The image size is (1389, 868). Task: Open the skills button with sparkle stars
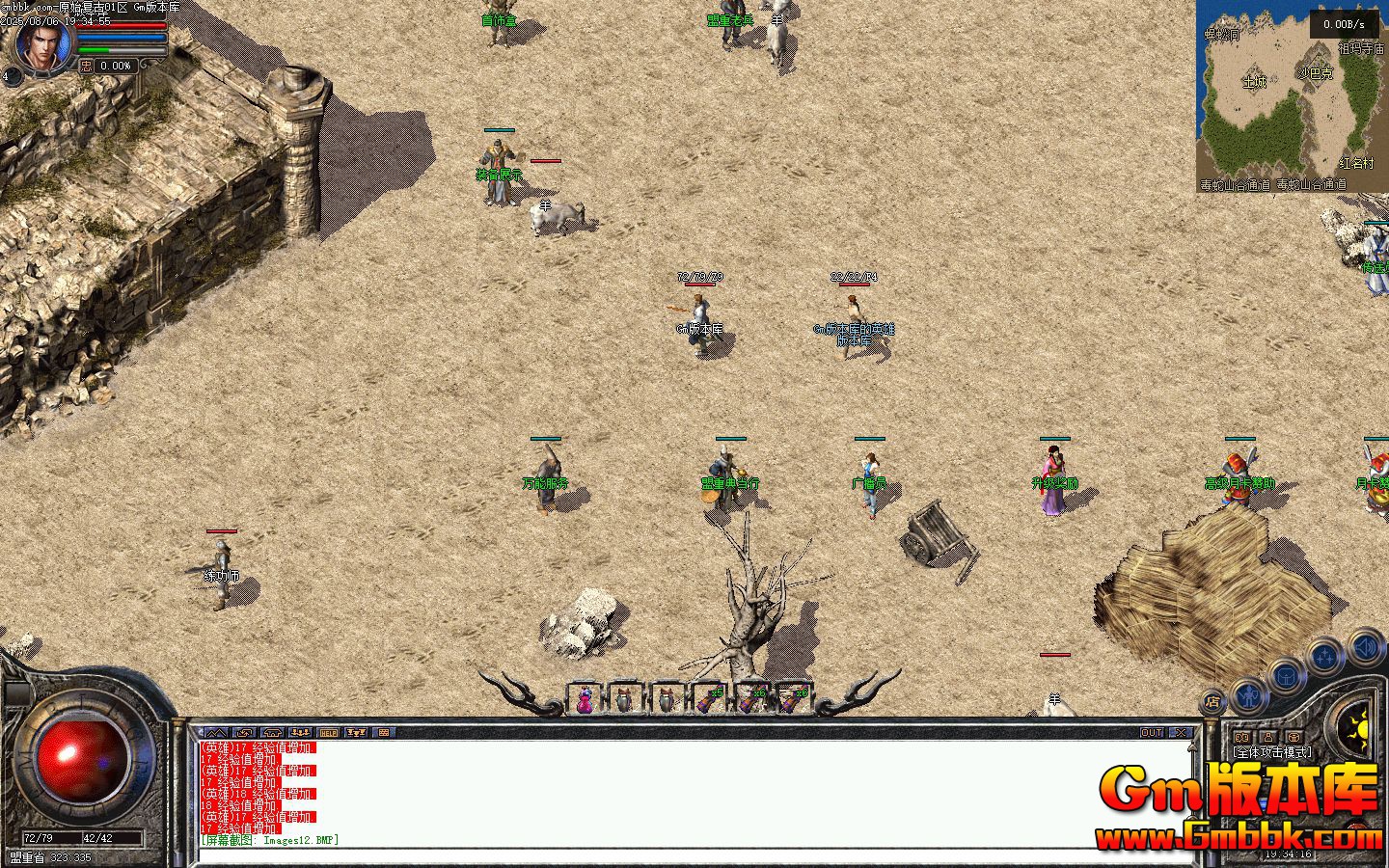(1326, 658)
